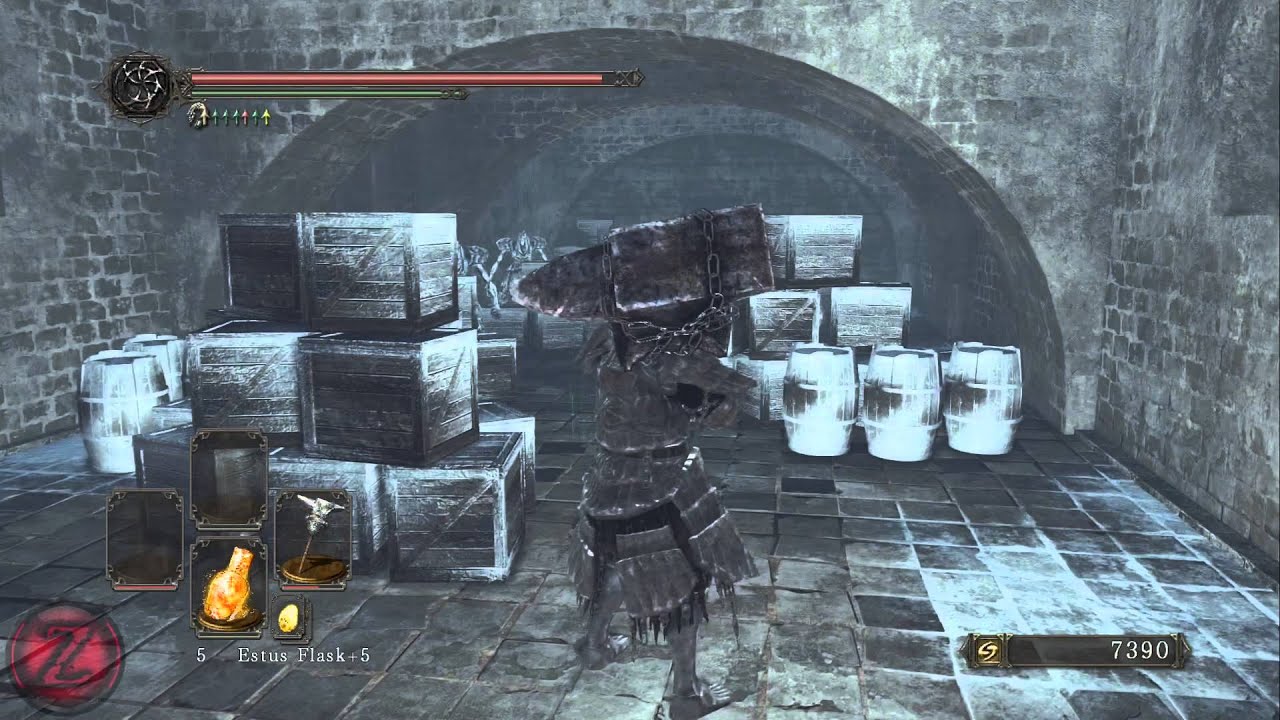The width and height of the screenshot is (1280, 720).
Task: Click the red circular Z channel logo
Action: pyautogui.click(x=65, y=659)
